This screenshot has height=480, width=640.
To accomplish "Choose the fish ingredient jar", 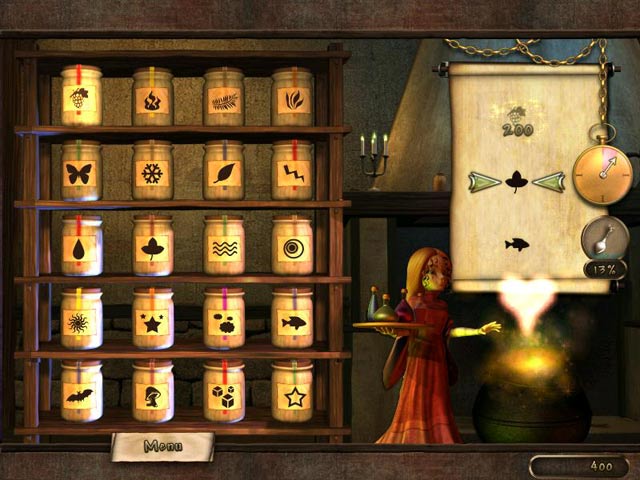I will click(293, 322).
